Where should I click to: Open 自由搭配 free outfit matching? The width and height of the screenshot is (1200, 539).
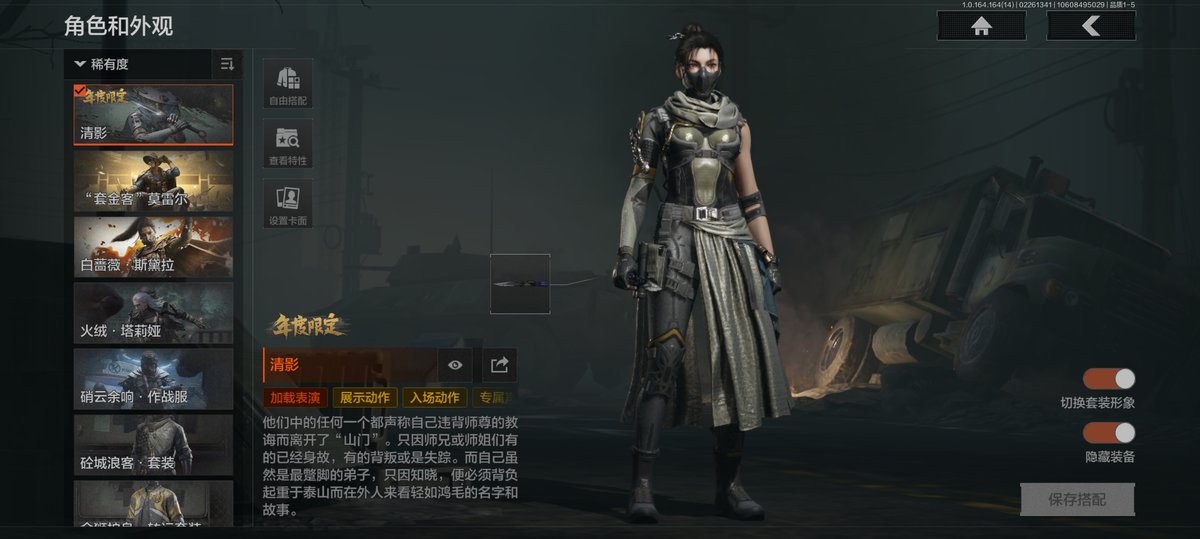(288, 83)
